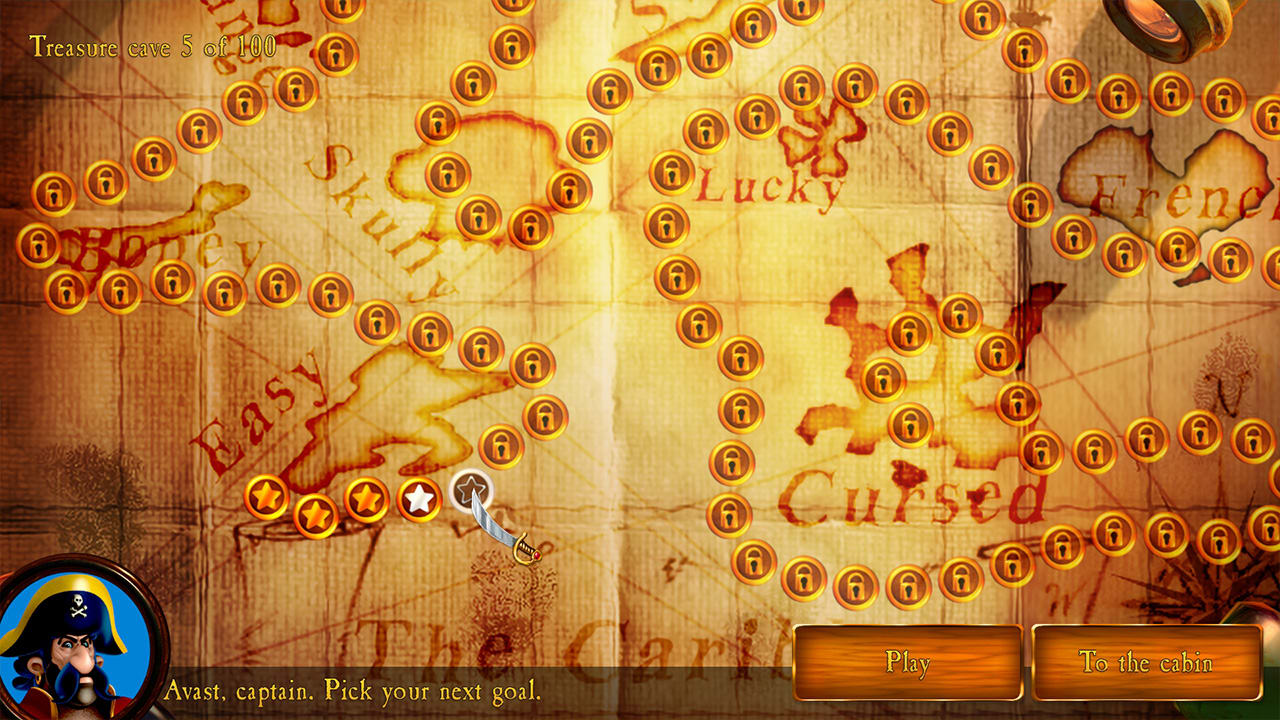Select the first gold-star level on Easy island
The width and height of the screenshot is (1280, 720).
click(x=265, y=494)
